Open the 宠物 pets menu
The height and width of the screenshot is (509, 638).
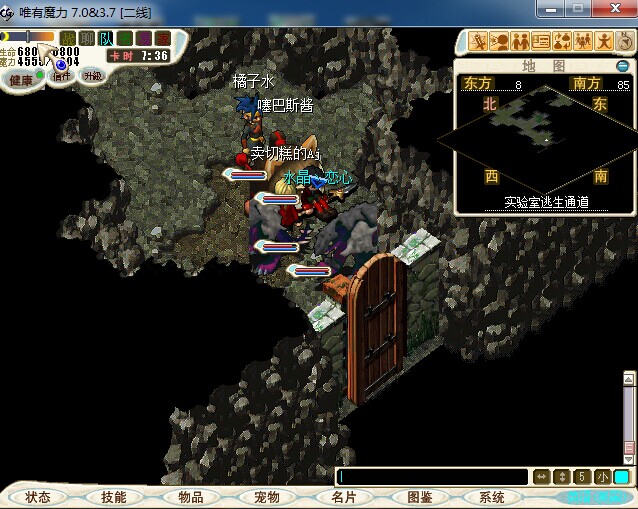266,497
